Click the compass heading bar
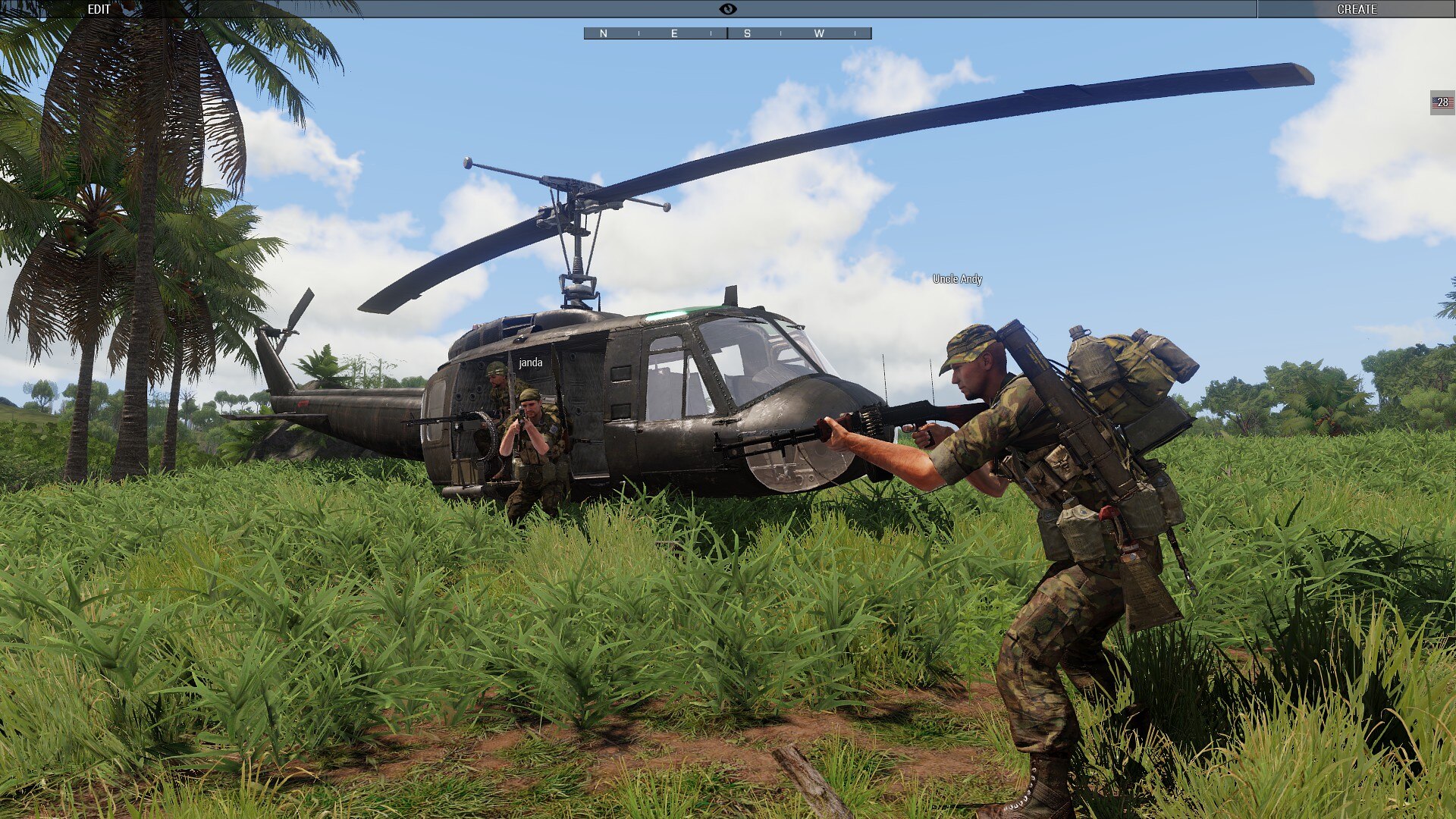 727,33
